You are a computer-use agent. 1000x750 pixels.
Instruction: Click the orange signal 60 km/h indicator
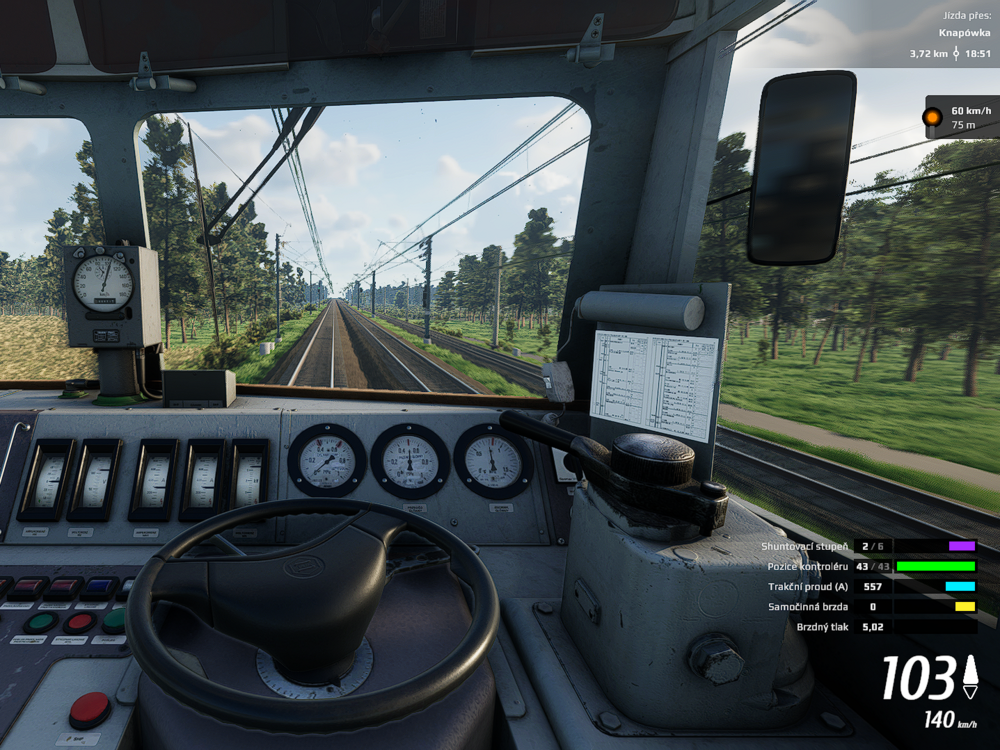[x=960, y=117]
